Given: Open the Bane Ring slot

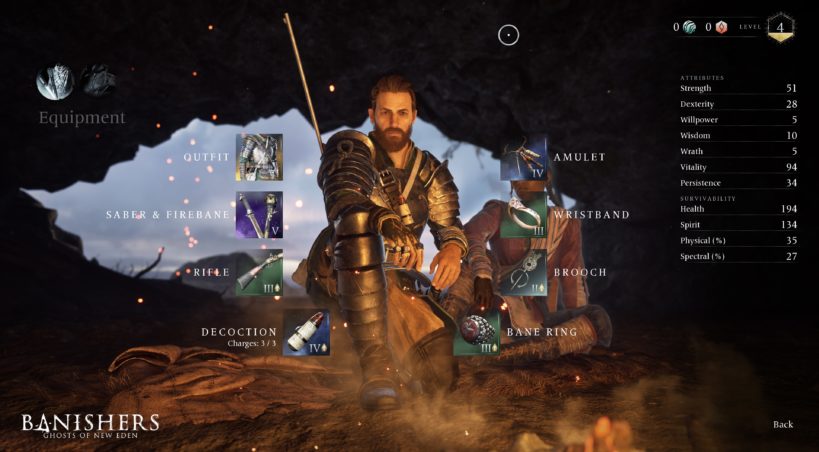Looking at the screenshot, I should click(x=477, y=332).
